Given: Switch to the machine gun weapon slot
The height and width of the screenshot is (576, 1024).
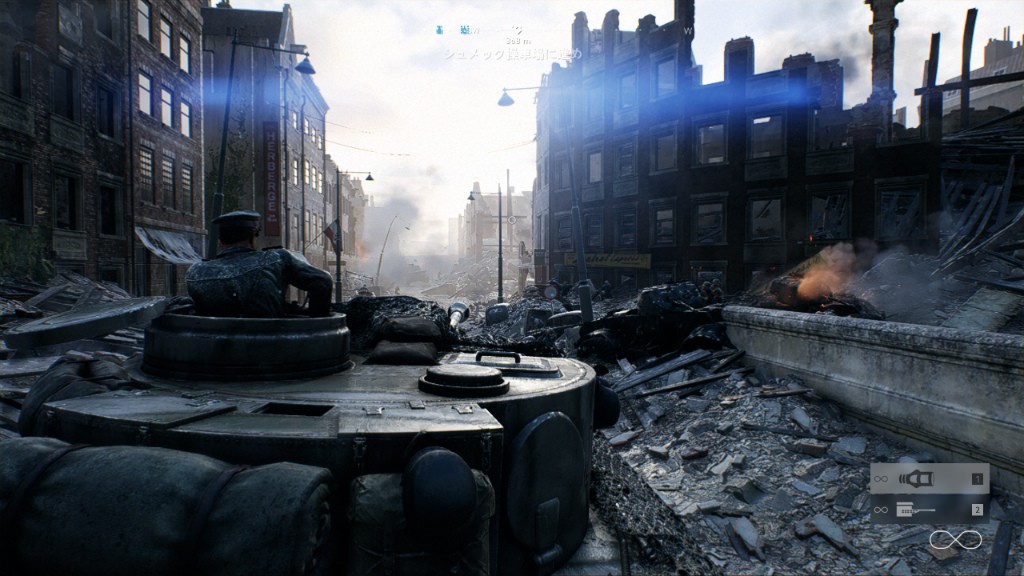Looking at the screenshot, I should pyautogui.click(x=929, y=510).
